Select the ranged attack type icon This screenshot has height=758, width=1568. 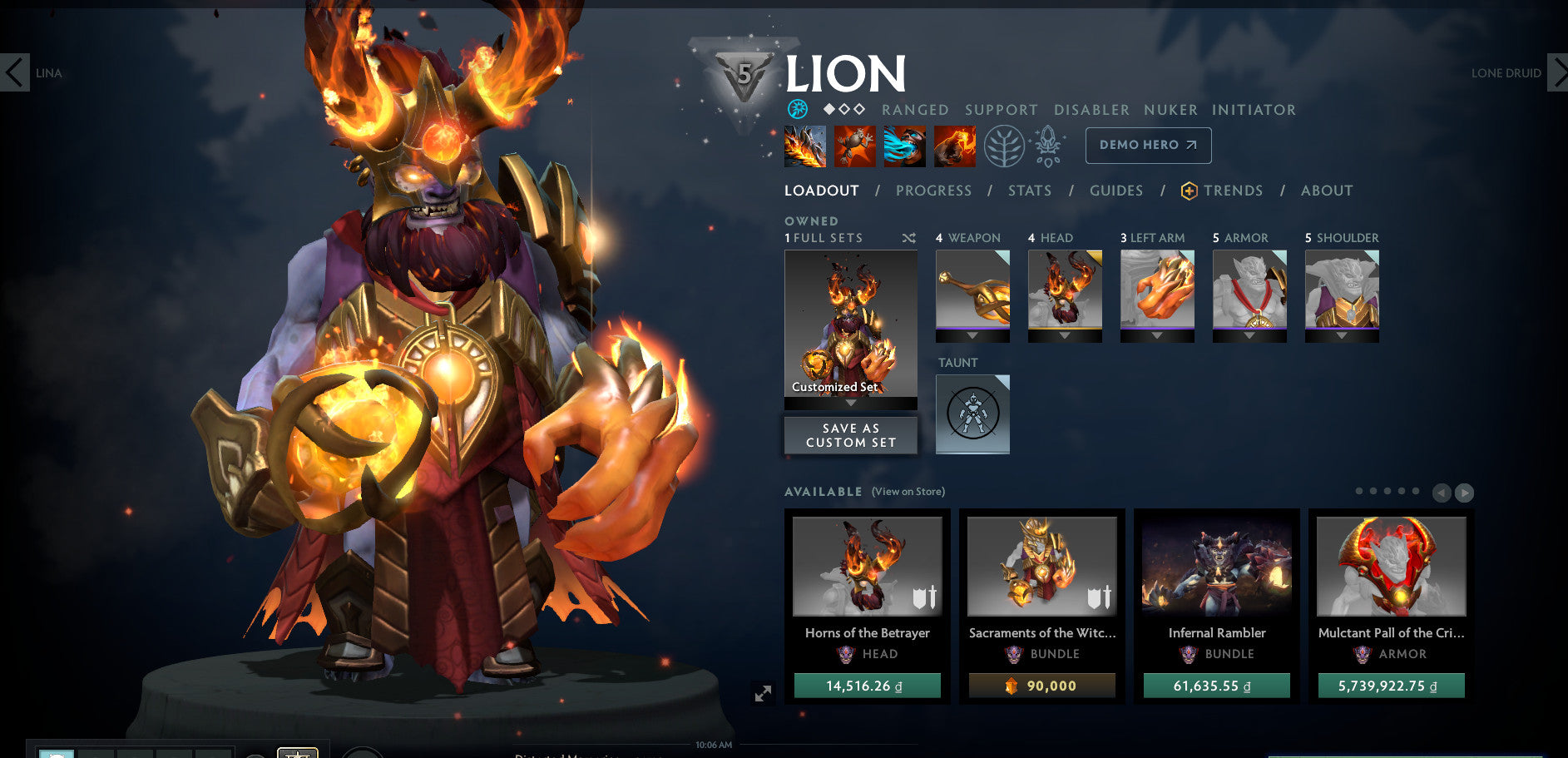point(797,107)
